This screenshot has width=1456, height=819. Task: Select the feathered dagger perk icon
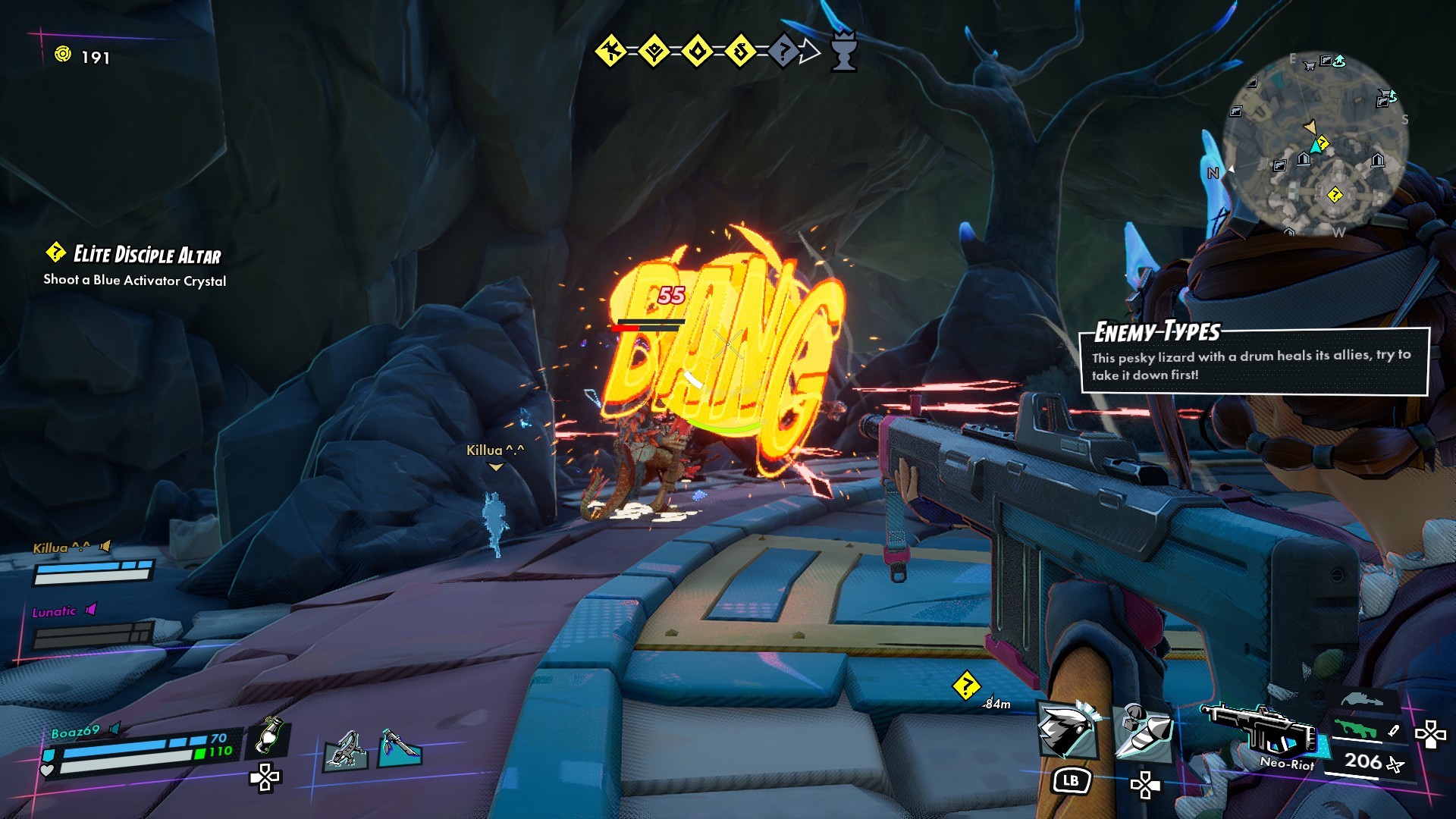pos(399,748)
